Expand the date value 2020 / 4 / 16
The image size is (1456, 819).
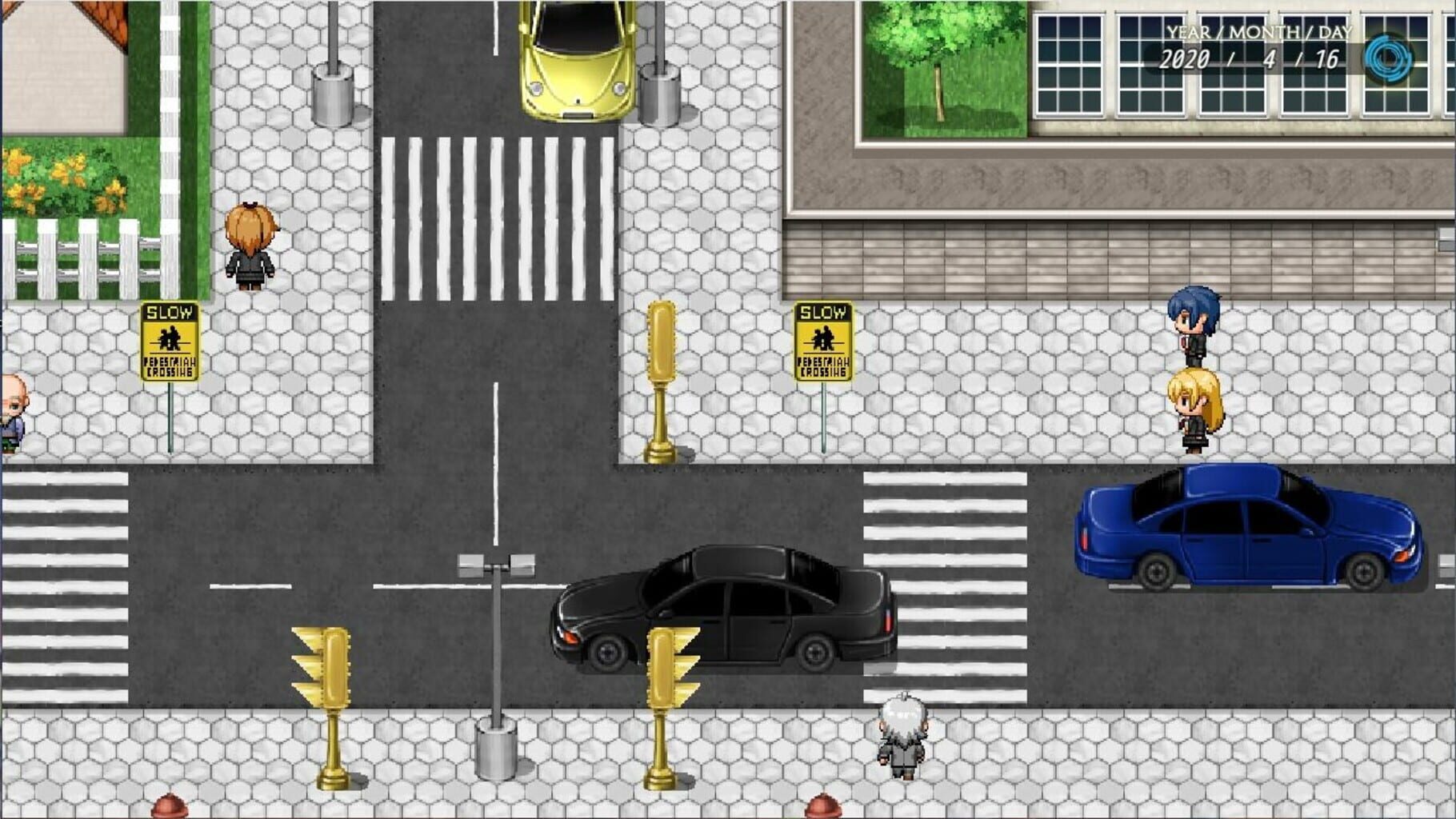1250,58
